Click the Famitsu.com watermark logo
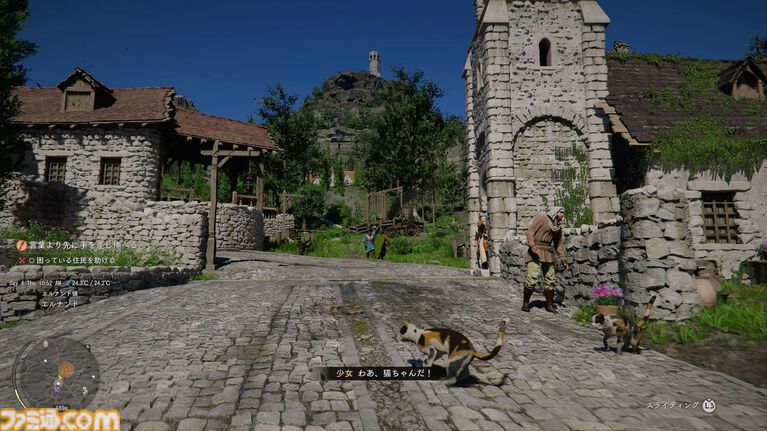Viewport: 767px width, 431px height. 60,419
